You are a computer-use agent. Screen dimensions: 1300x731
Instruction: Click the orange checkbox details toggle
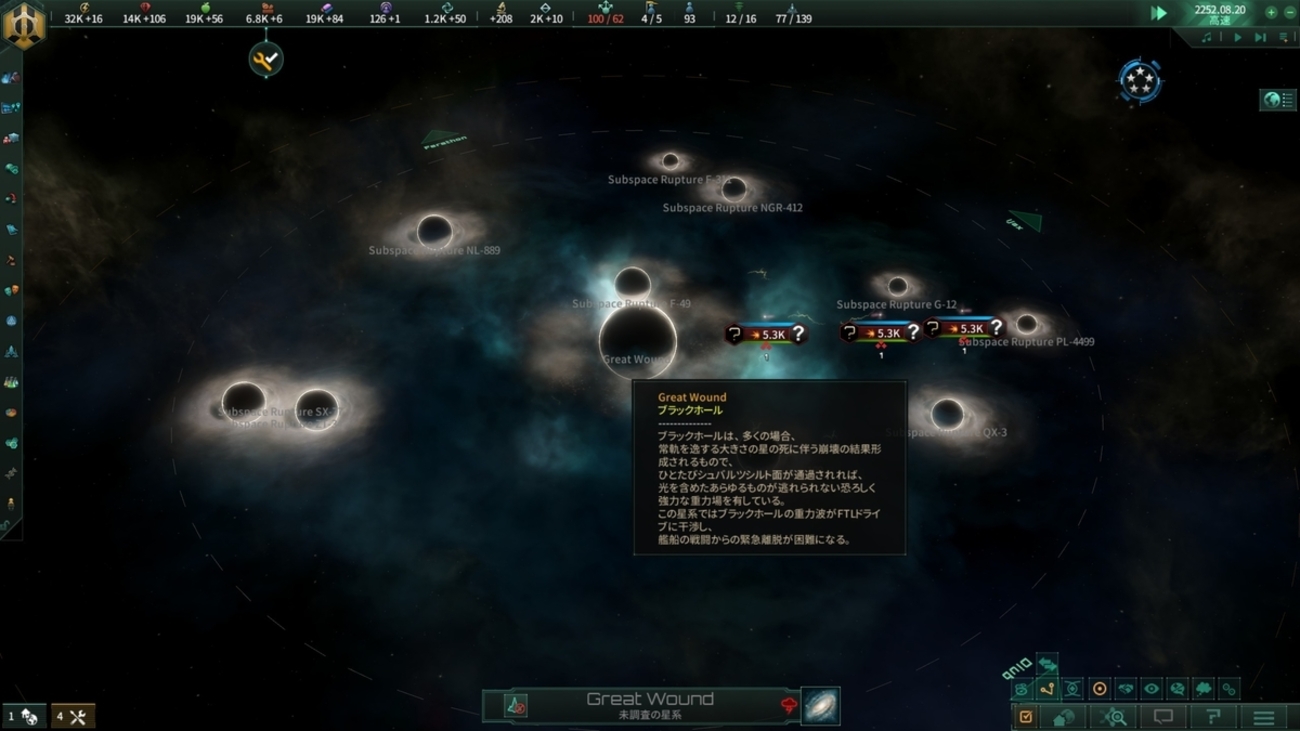click(x=1025, y=717)
